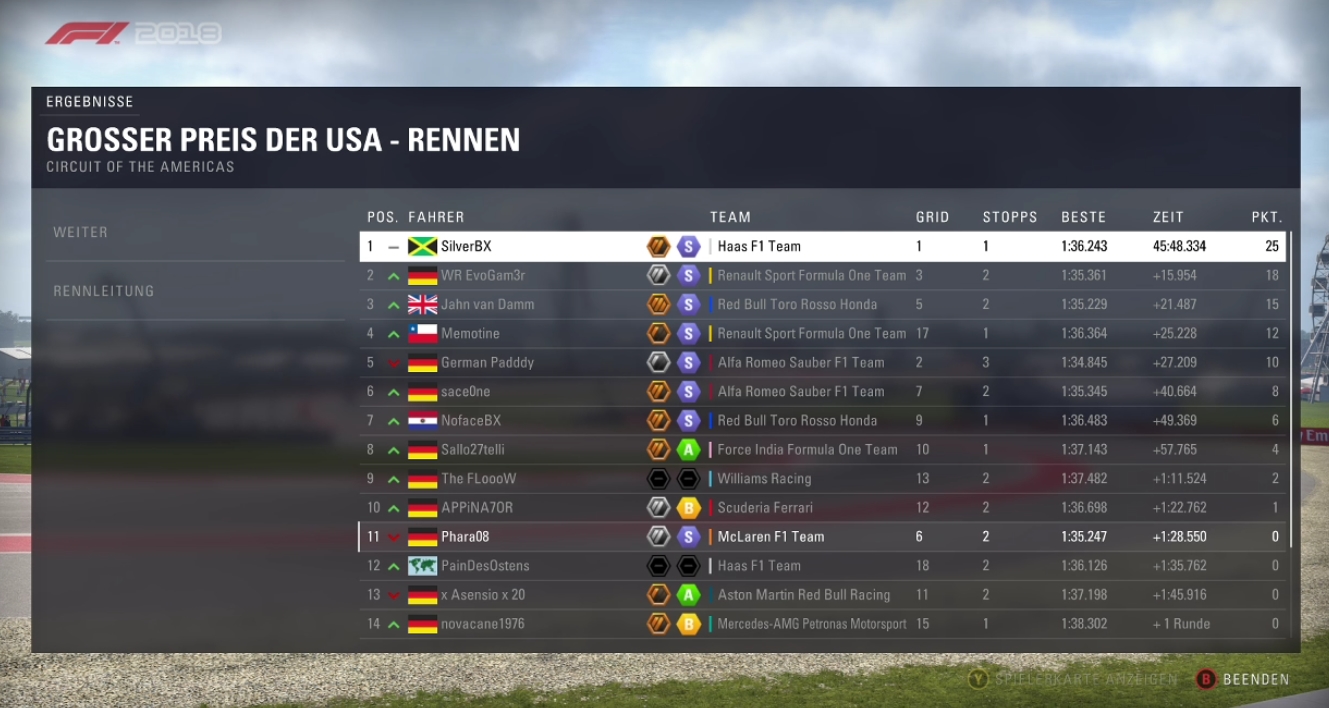The height and width of the screenshot is (708, 1329).
Task: Select the x Asensio x 20 row
Action: [822, 594]
